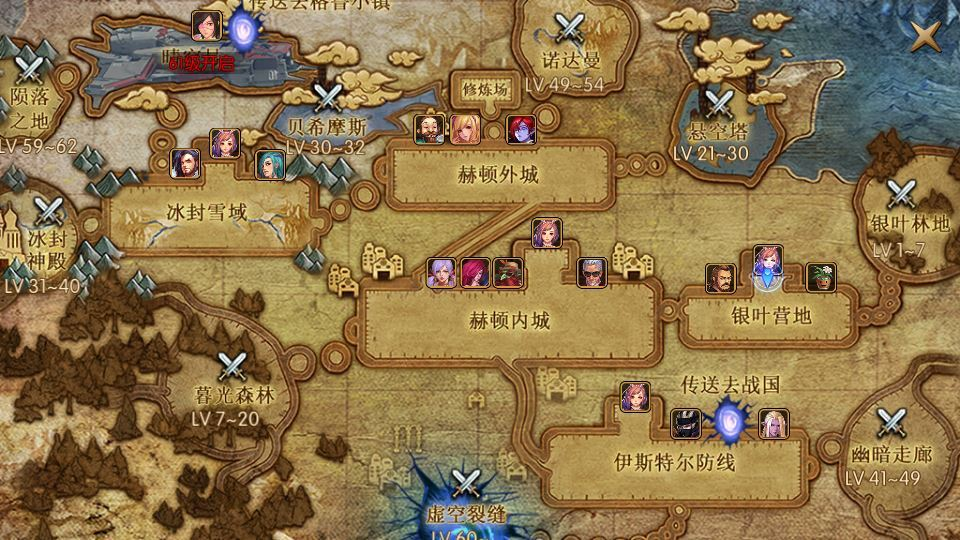Close the world map

pos(926,37)
